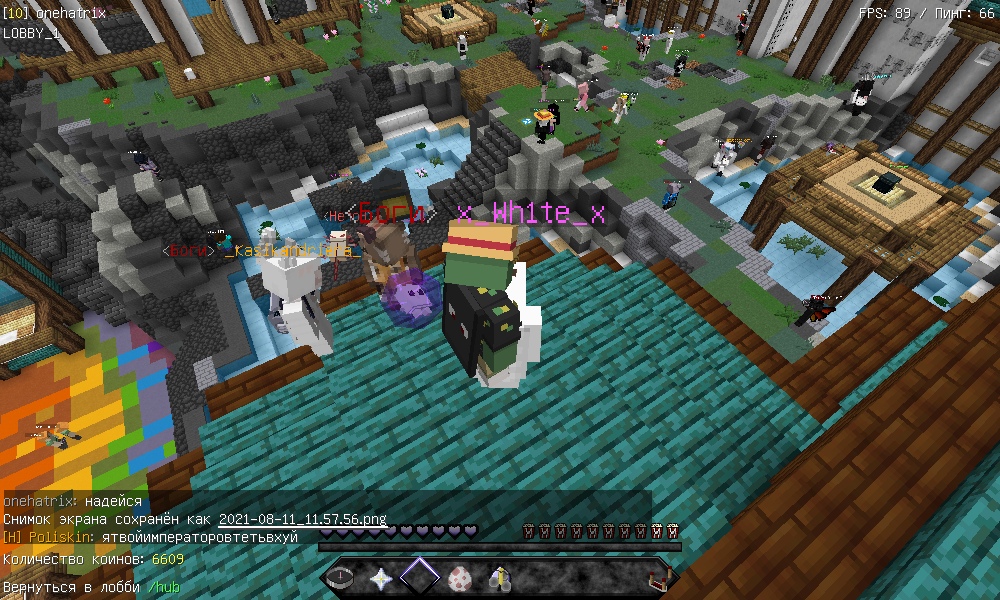Image resolution: width=1000 pixels, height=600 pixels.
Task: Open the saved screenshot filename link in chat
Action: pos(302,520)
